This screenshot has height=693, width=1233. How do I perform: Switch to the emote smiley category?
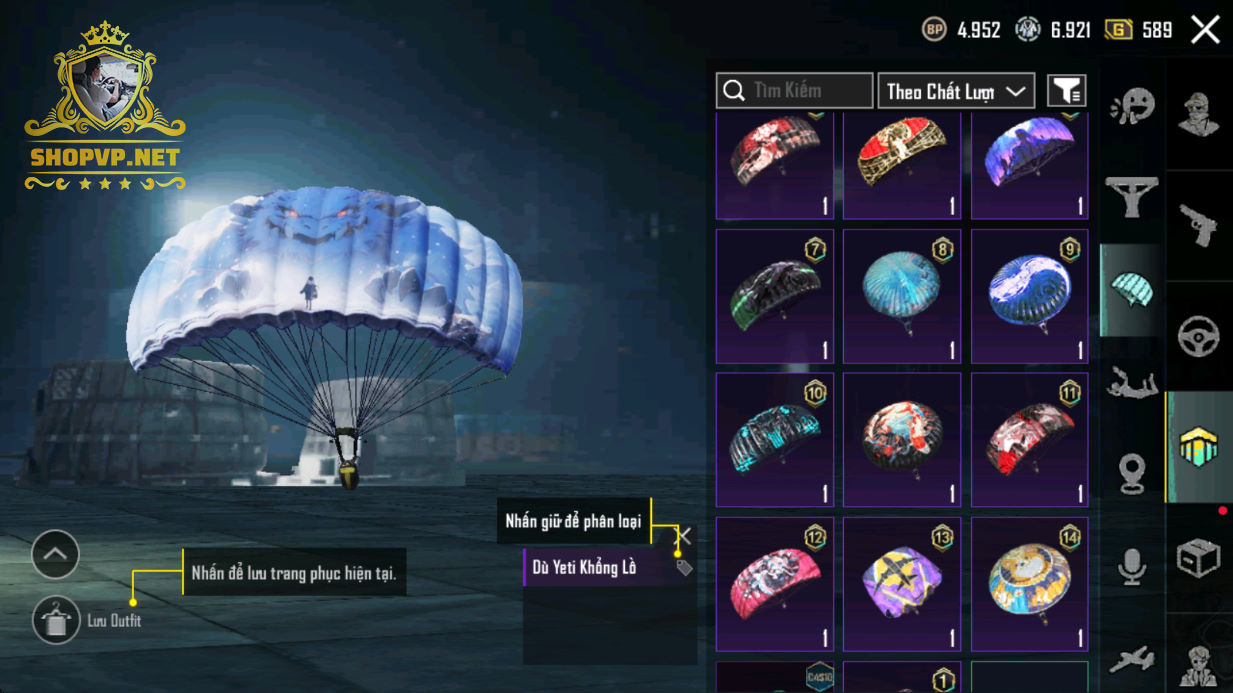pos(1132,105)
